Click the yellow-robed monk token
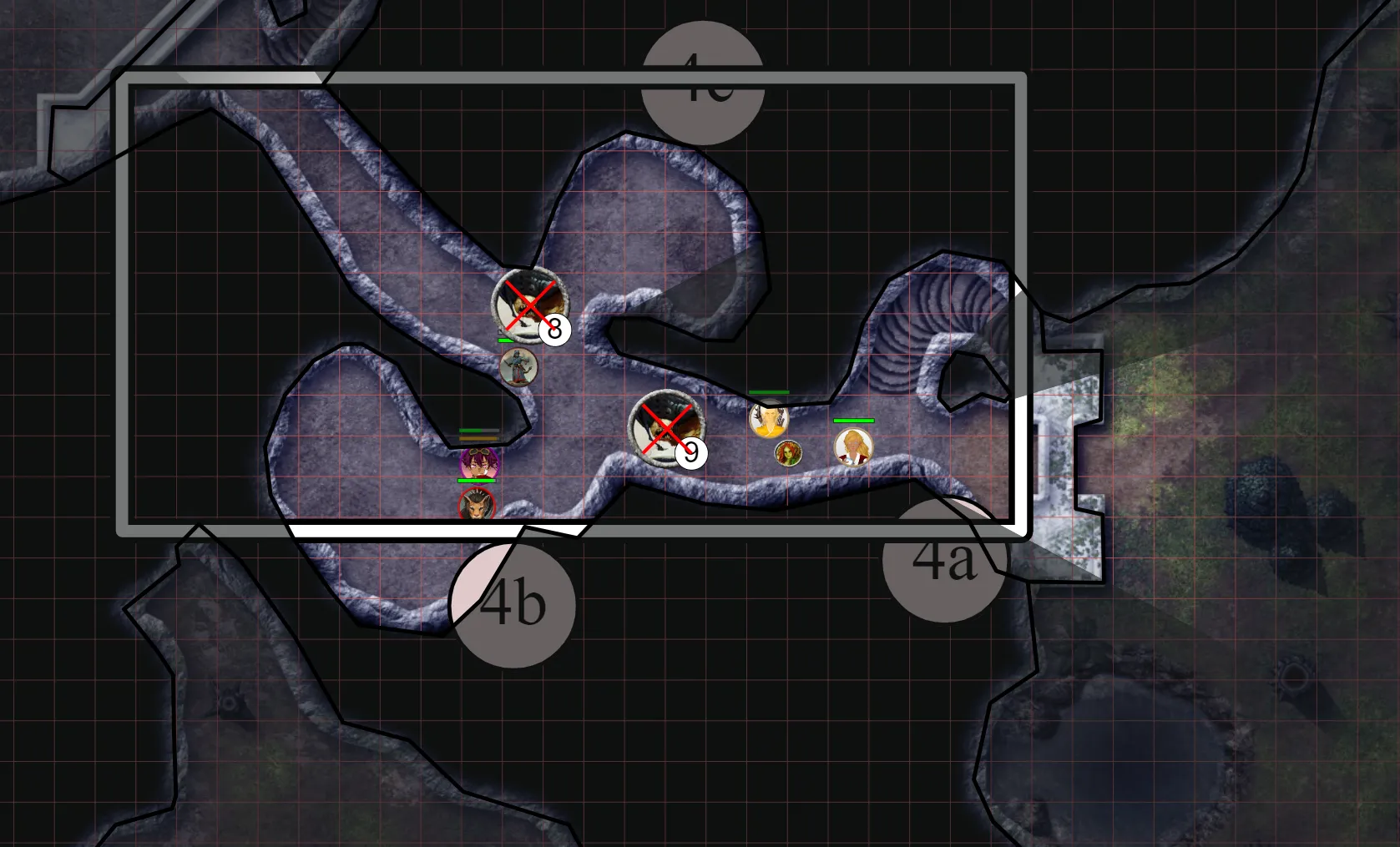The height and width of the screenshot is (847, 1400). (769, 421)
